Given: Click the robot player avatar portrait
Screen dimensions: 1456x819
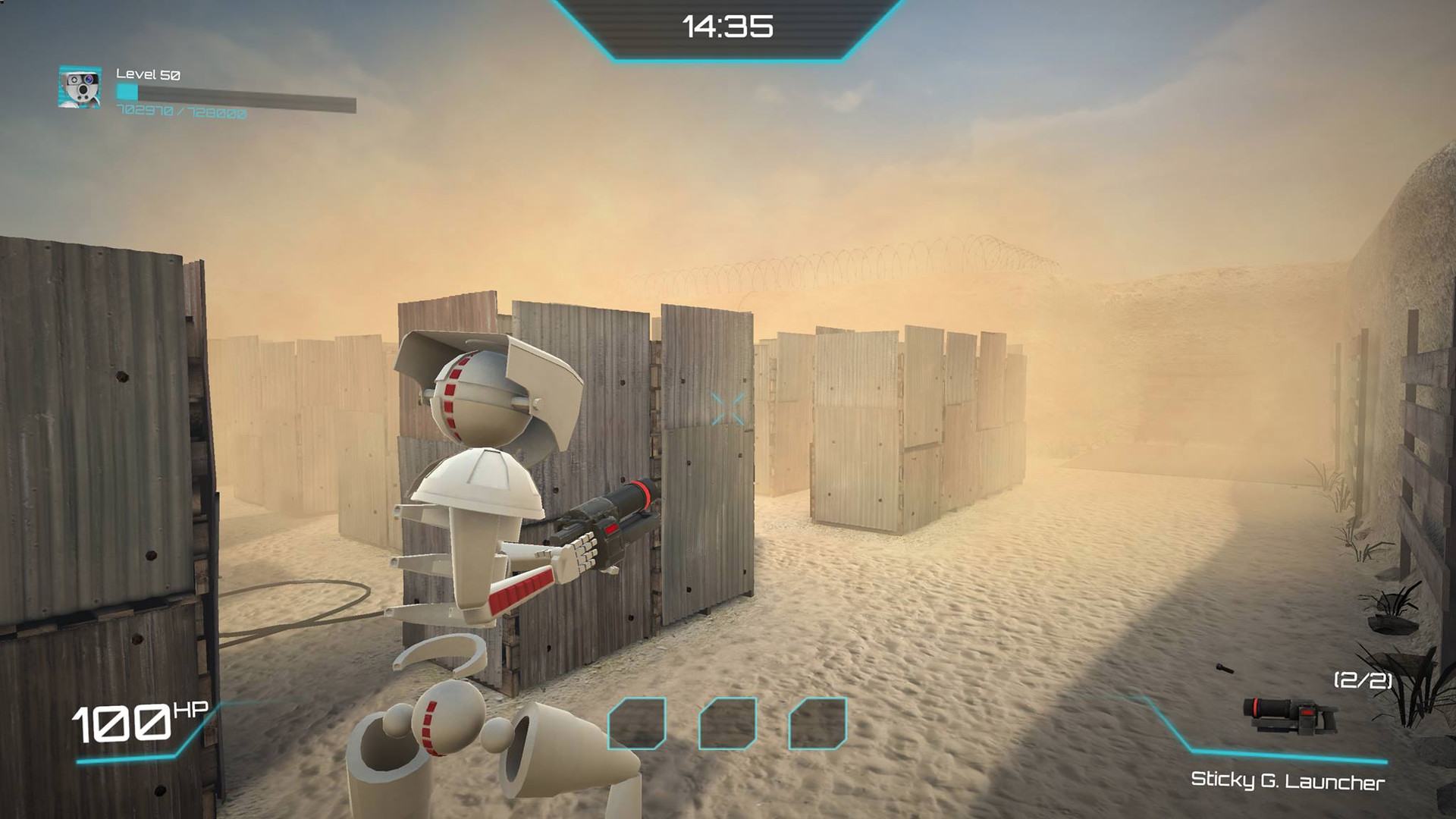Looking at the screenshot, I should [80, 87].
